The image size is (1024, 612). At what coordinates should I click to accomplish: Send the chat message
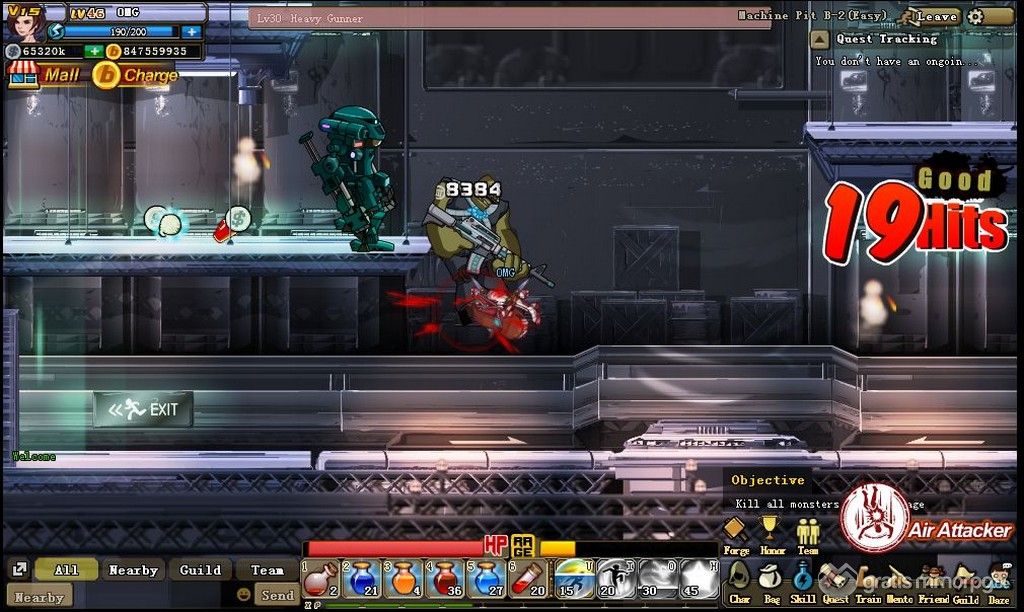[277, 595]
